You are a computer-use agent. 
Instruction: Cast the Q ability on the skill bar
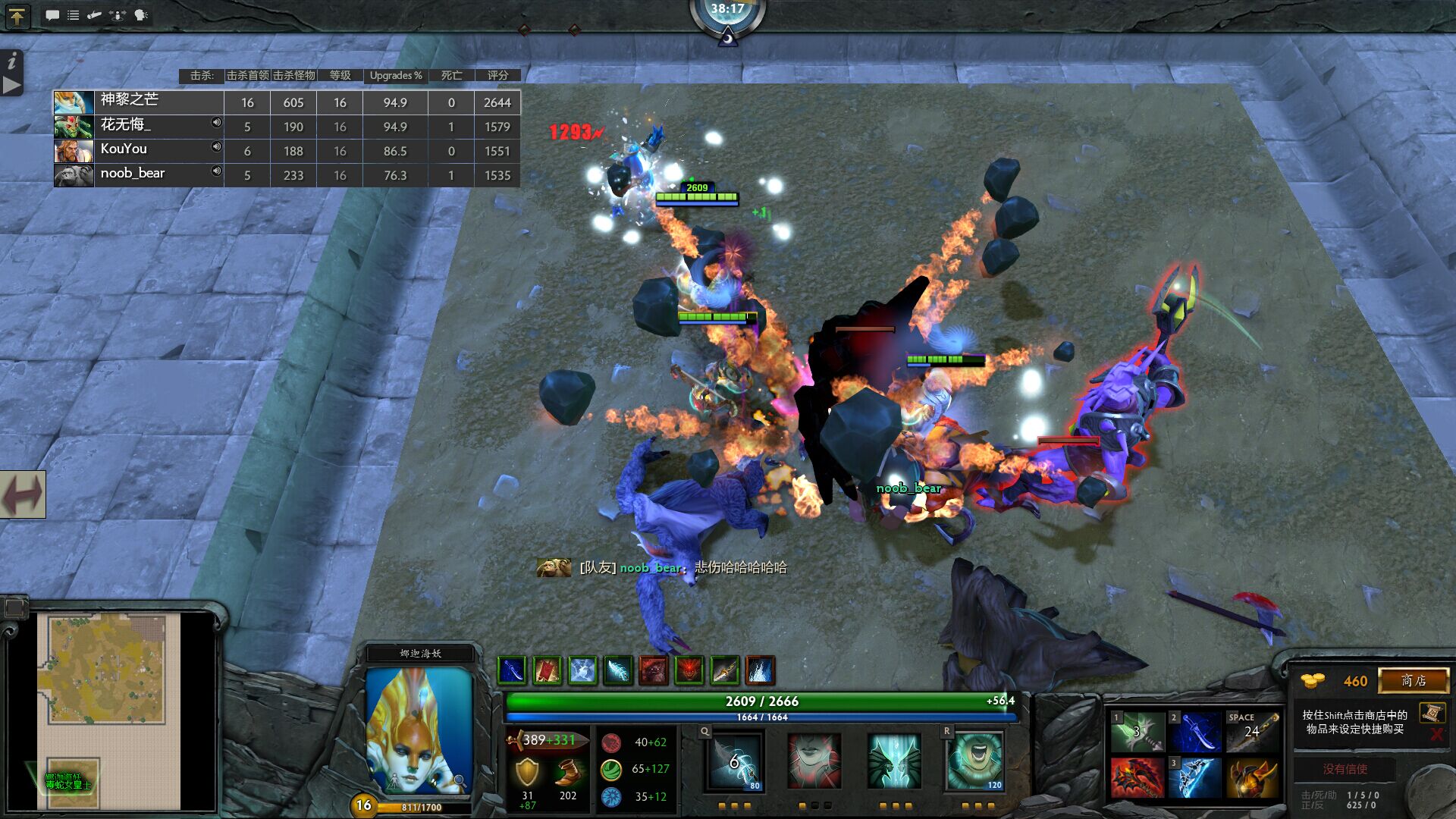pyautogui.click(x=733, y=762)
